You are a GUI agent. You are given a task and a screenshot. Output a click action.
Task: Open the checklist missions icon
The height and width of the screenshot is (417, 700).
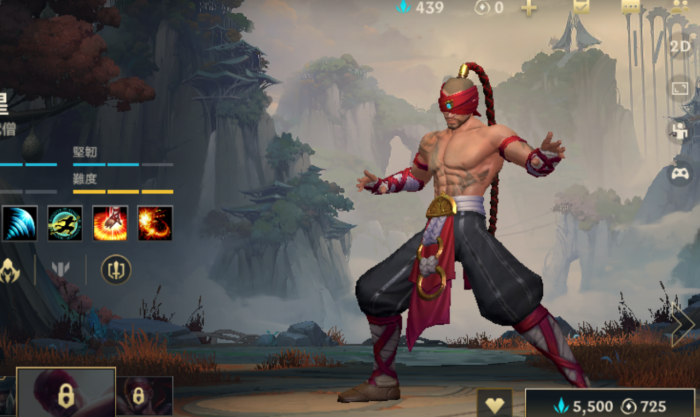click(x=581, y=6)
